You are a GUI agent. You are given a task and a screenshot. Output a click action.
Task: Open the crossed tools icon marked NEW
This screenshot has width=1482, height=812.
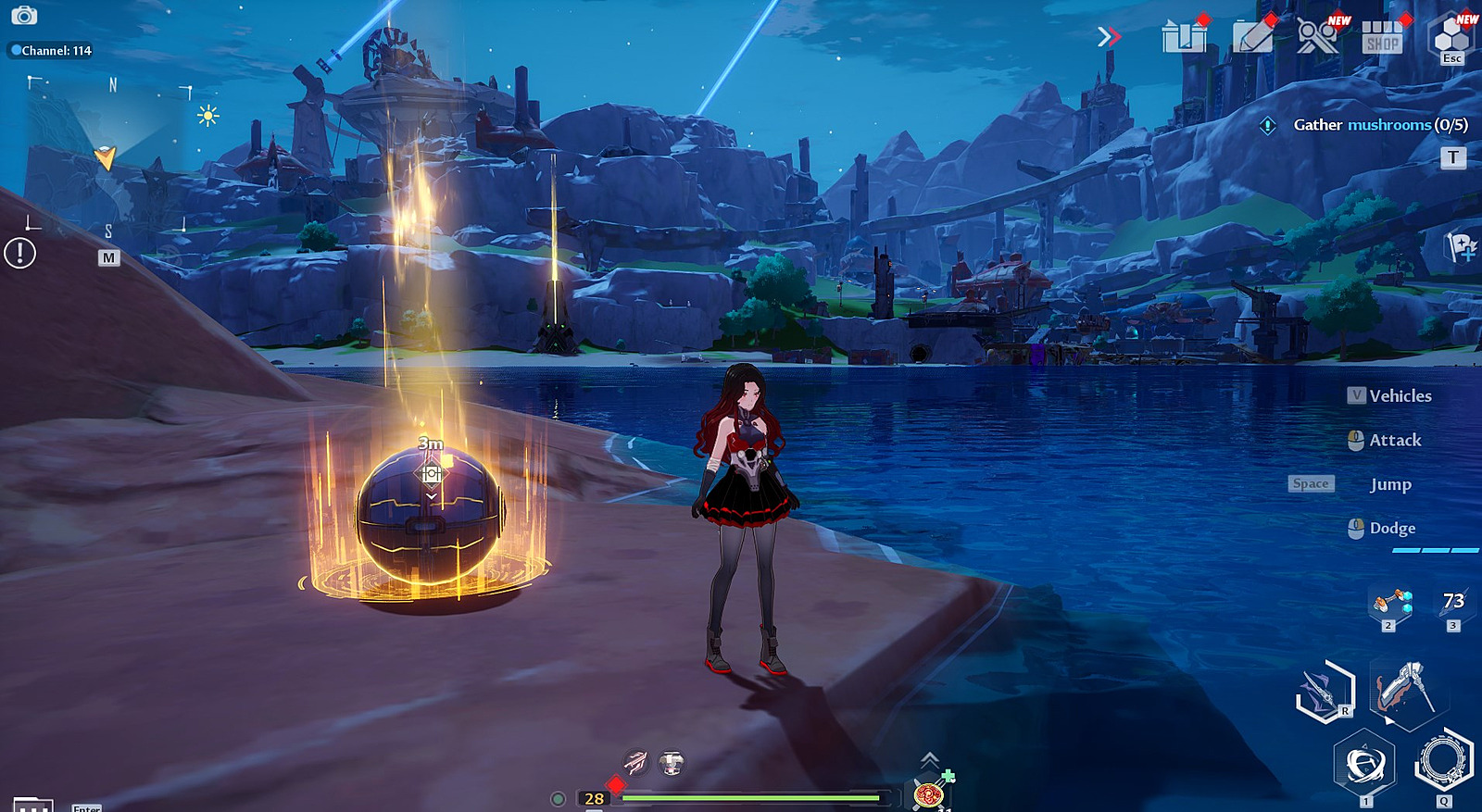1317,37
